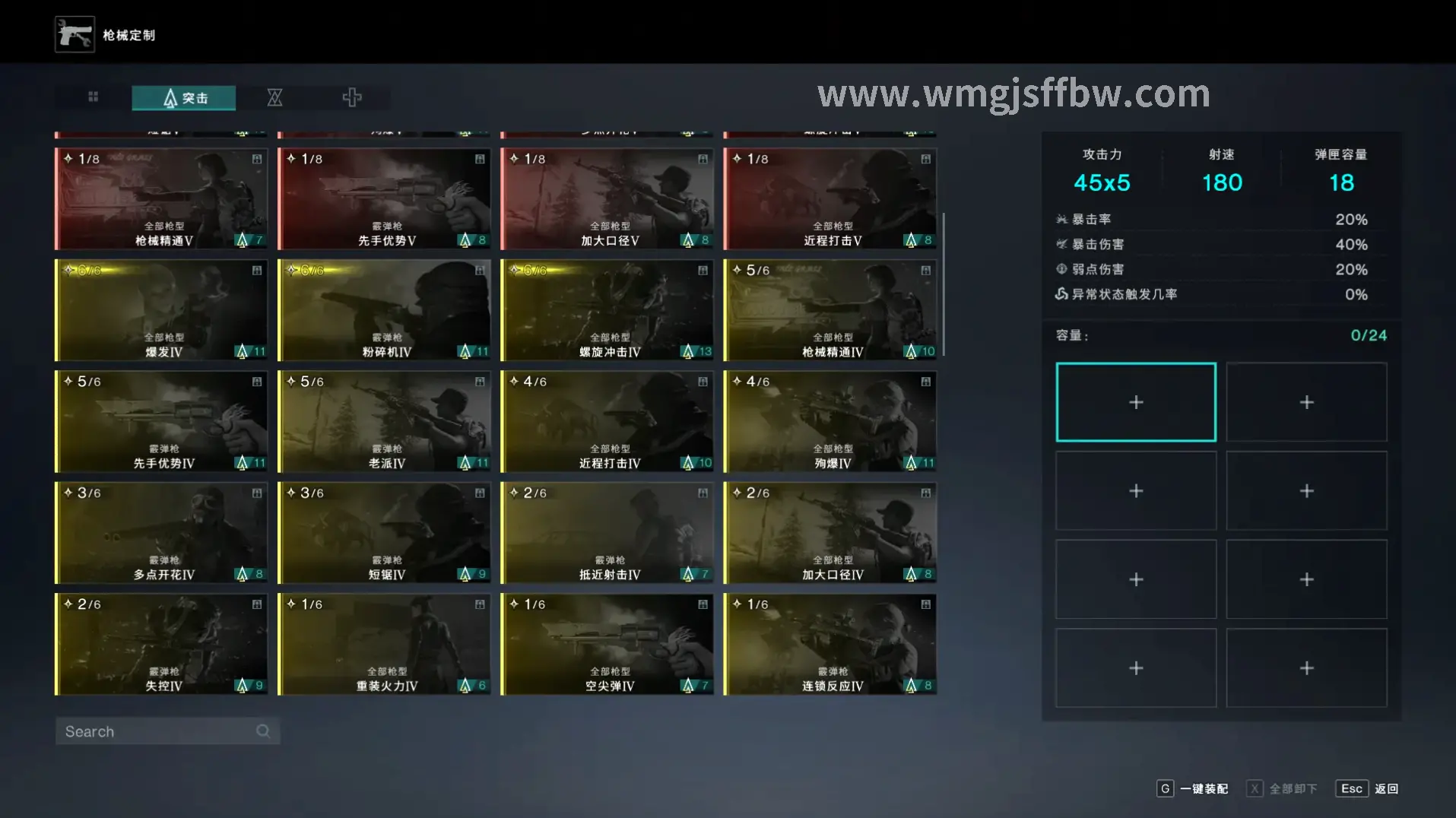This screenshot has width=1456, height=818.
Task: Switch to the 突击 assault tab
Action: [184, 98]
